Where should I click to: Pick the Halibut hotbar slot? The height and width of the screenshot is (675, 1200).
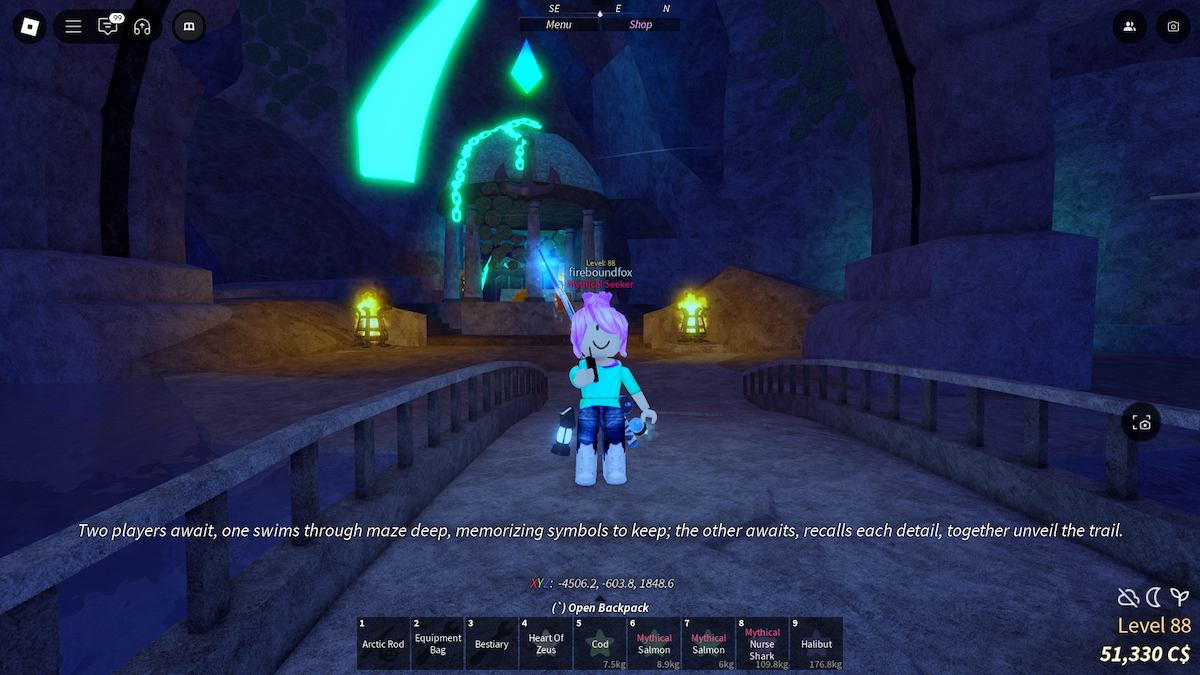pos(816,643)
